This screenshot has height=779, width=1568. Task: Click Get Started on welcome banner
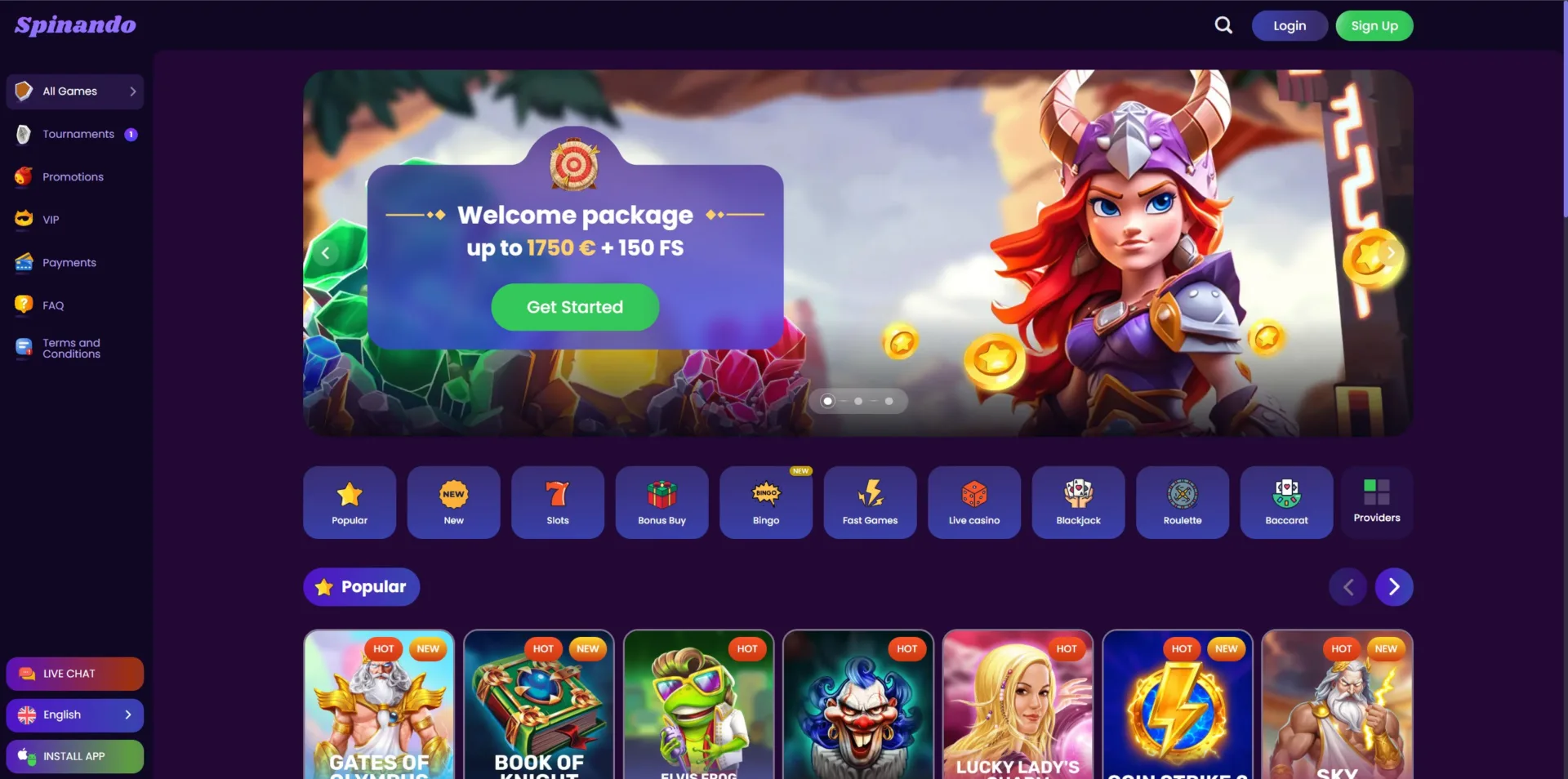(574, 307)
